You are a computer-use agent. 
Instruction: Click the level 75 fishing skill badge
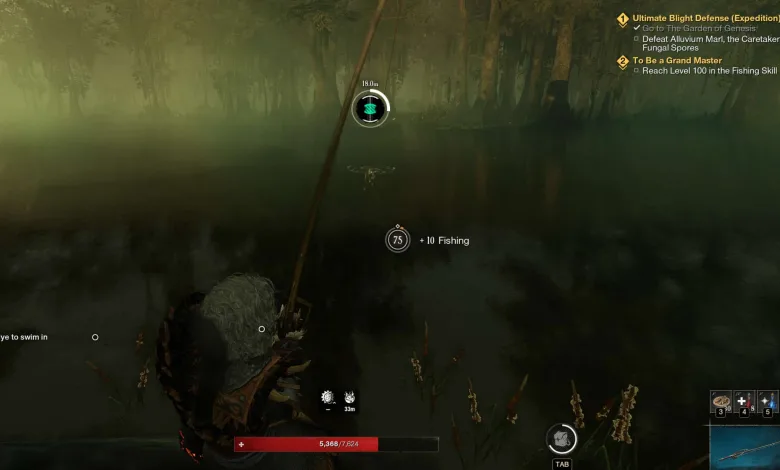click(x=397, y=240)
